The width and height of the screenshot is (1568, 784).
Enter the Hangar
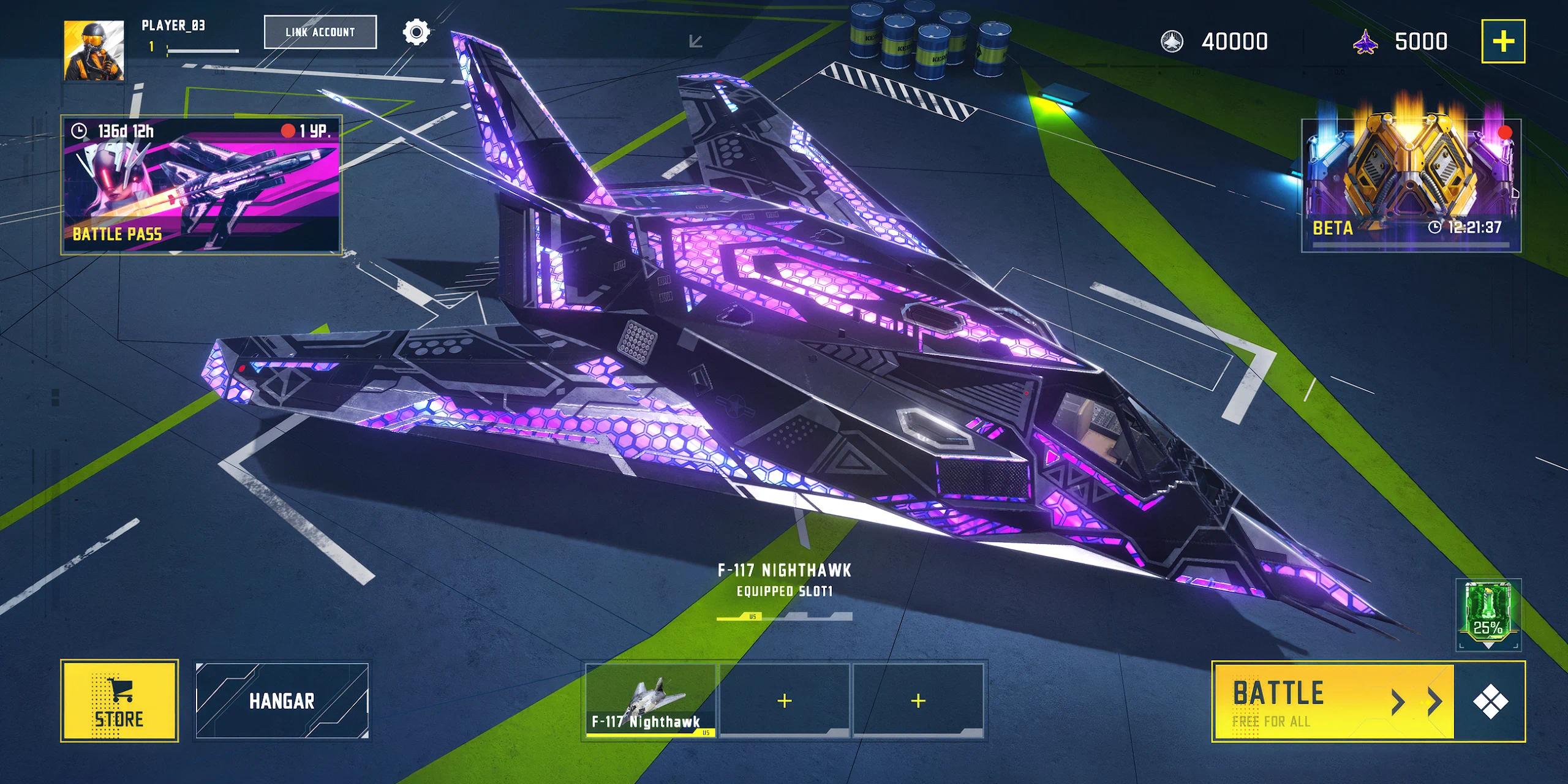282,701
